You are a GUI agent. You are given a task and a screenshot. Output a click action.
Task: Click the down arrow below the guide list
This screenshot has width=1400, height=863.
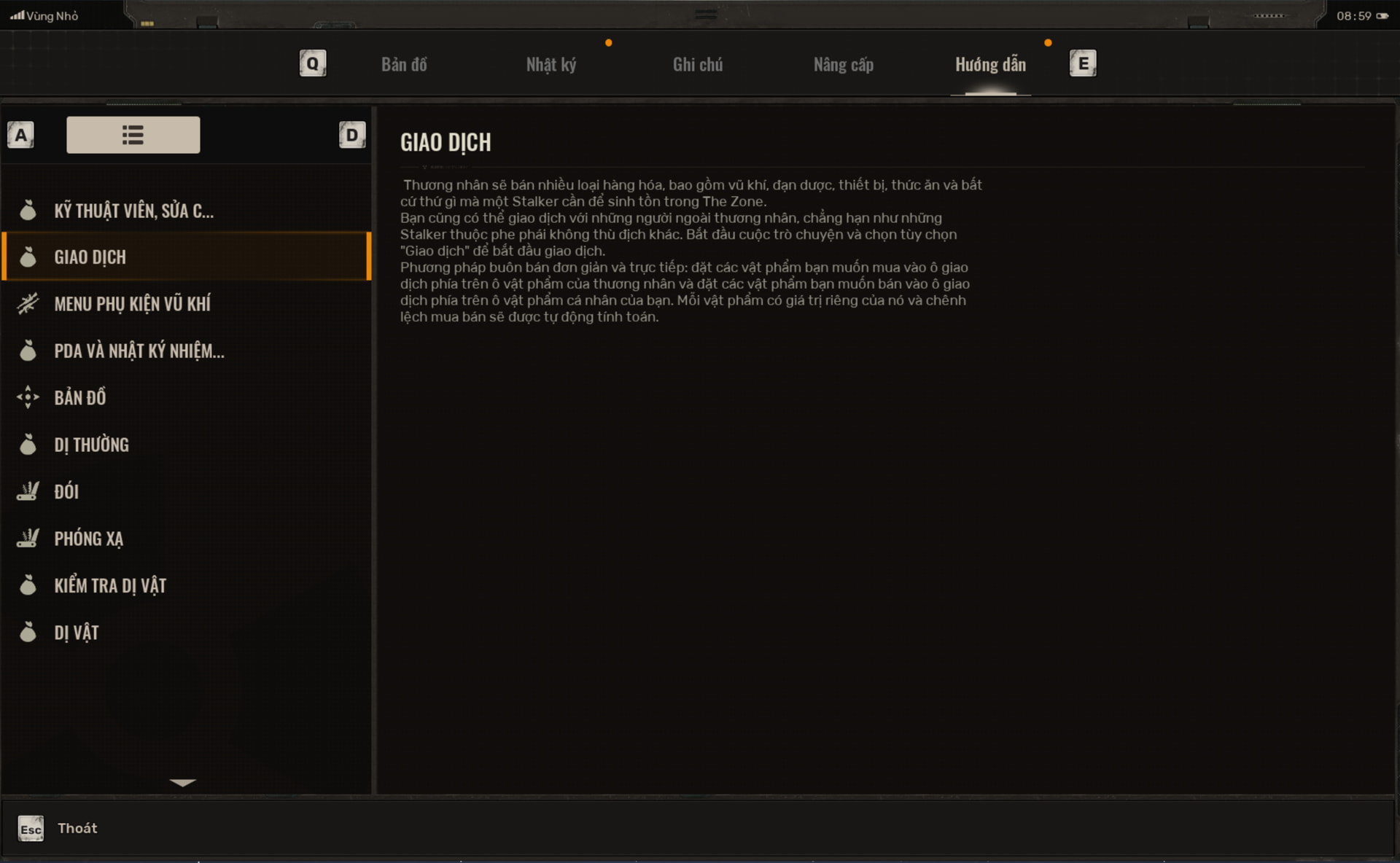point(182,783)
